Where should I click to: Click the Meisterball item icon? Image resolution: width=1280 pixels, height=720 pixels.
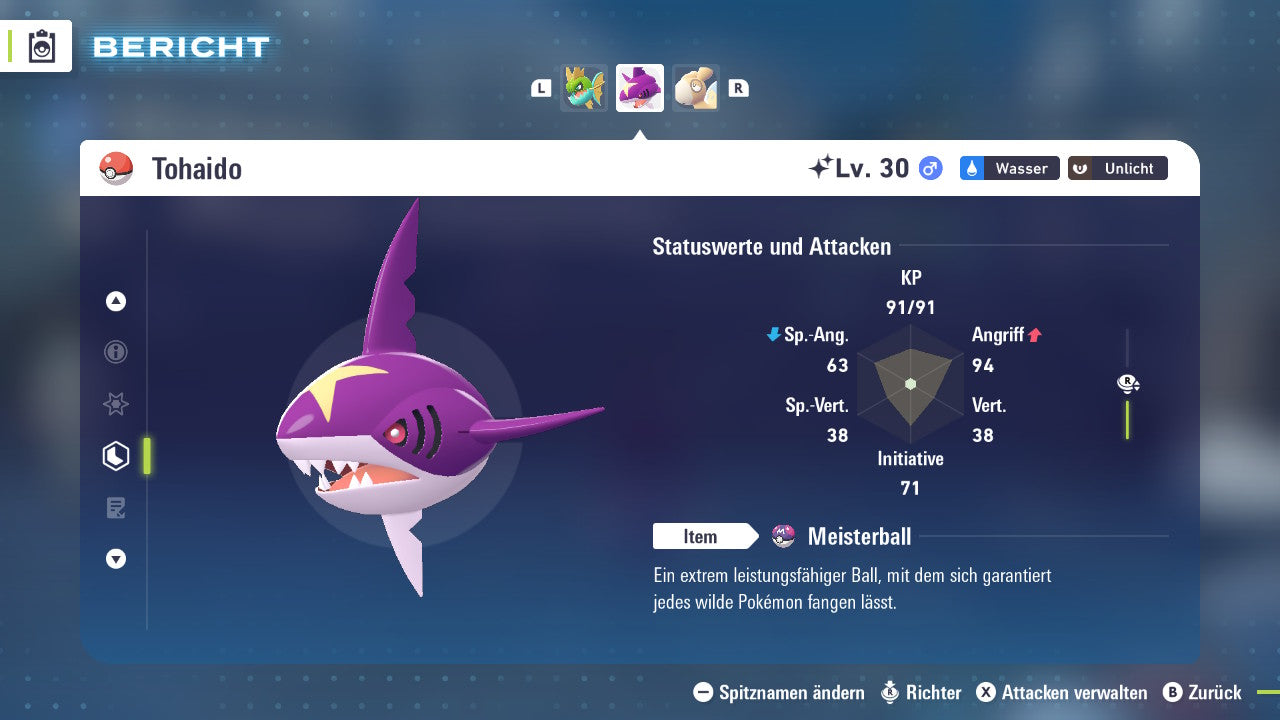pos(783,536)
